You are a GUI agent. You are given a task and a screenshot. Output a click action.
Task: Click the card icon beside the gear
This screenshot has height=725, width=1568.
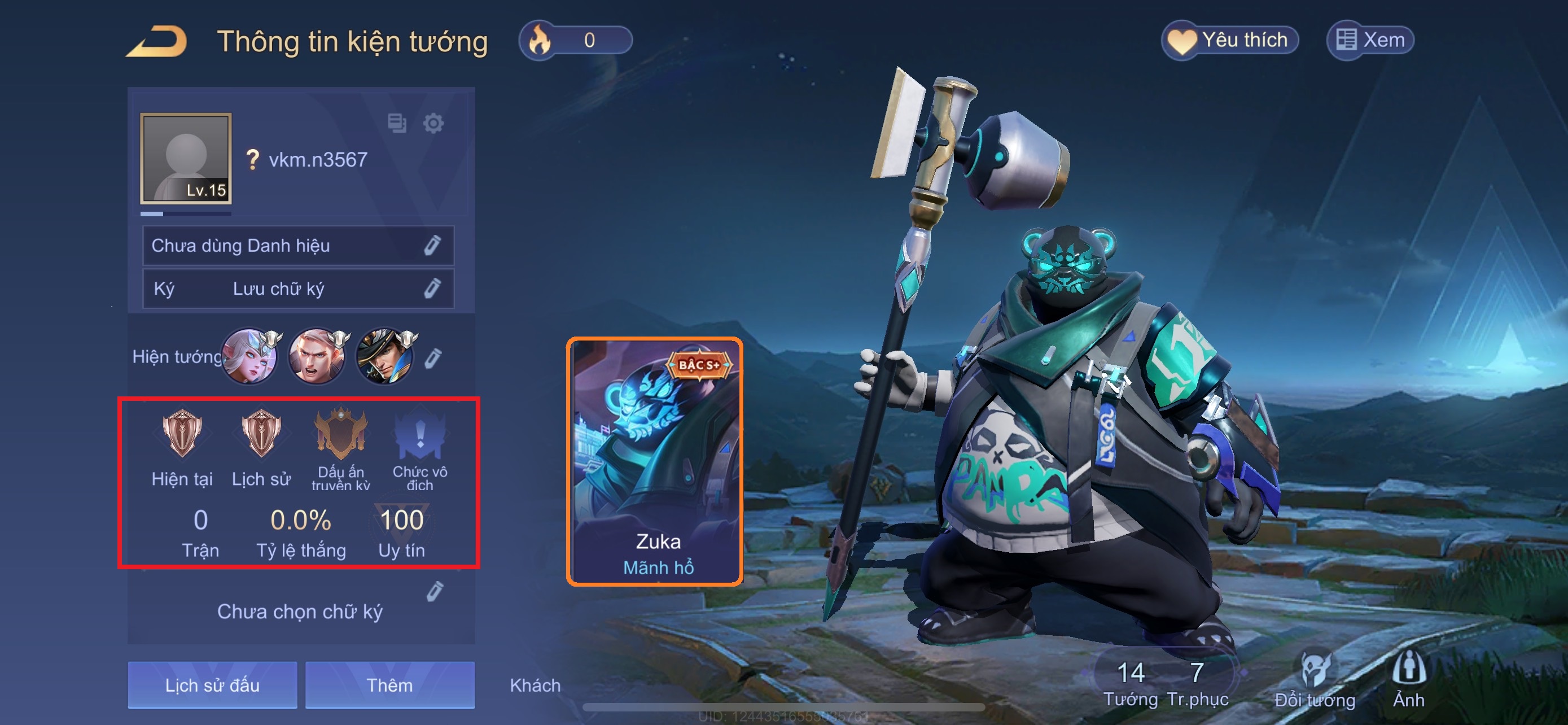coord(397,123)
